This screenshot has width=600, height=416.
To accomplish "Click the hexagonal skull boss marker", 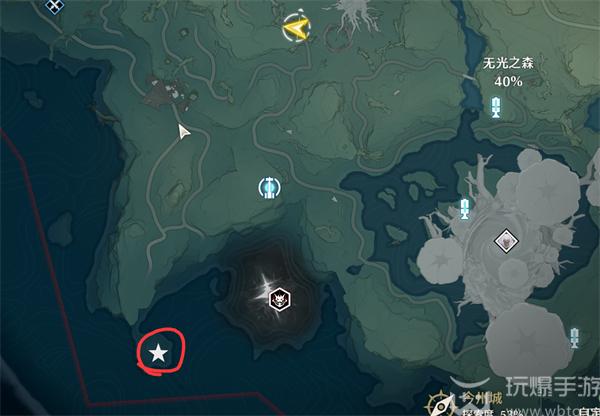I will tap(281, 296).
